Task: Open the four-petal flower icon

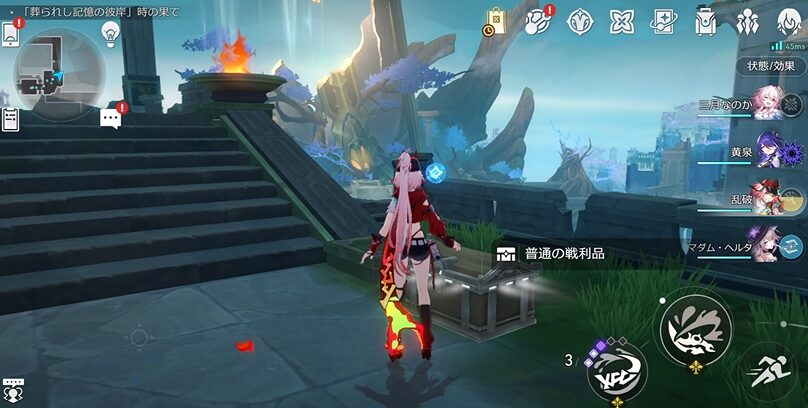Action: click(622, 20)
